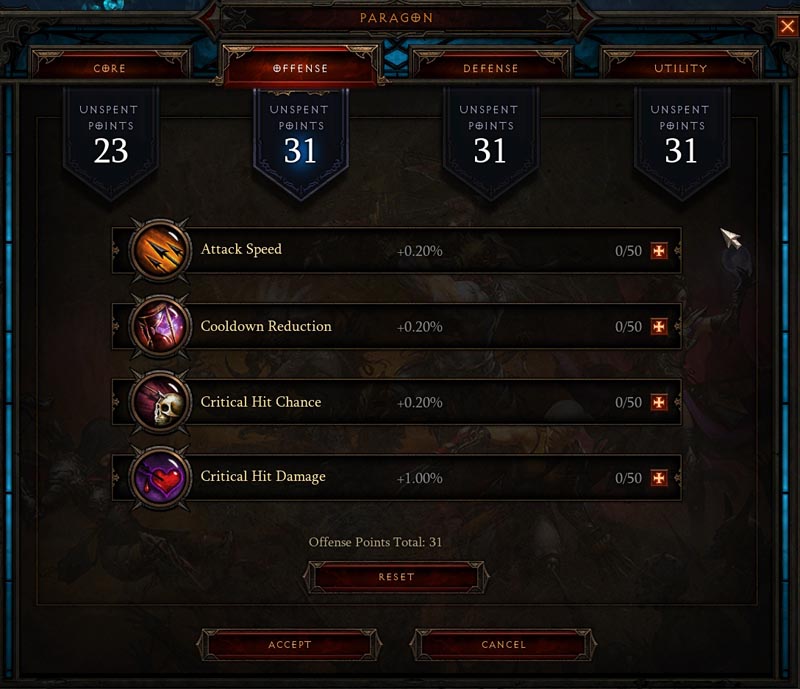
Task: Cancel the Paragon changes
Action: [x=503, y=645]
